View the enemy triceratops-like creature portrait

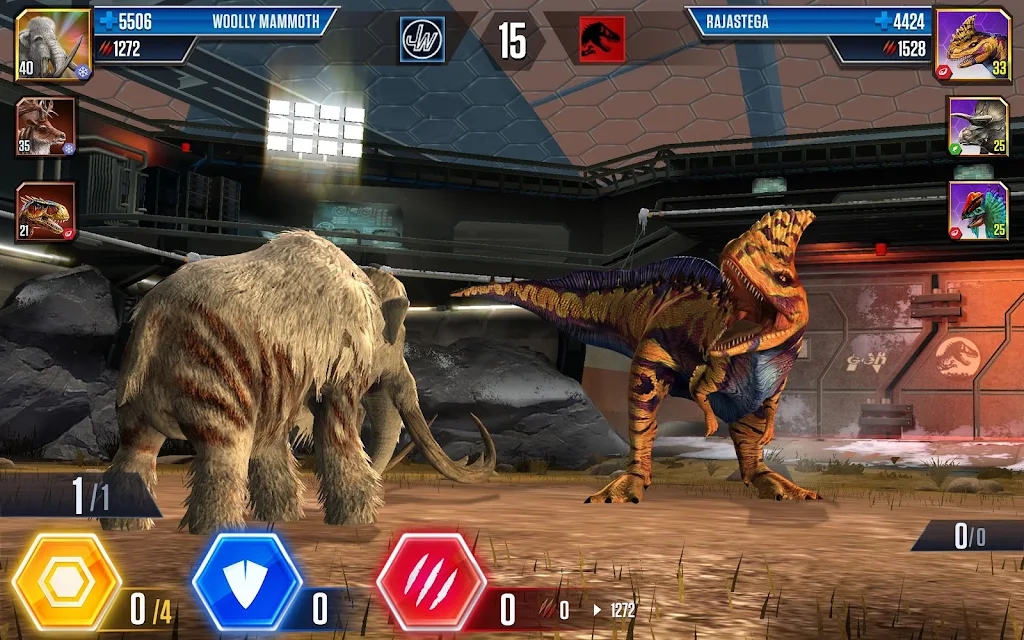click(x=978, y=127)
